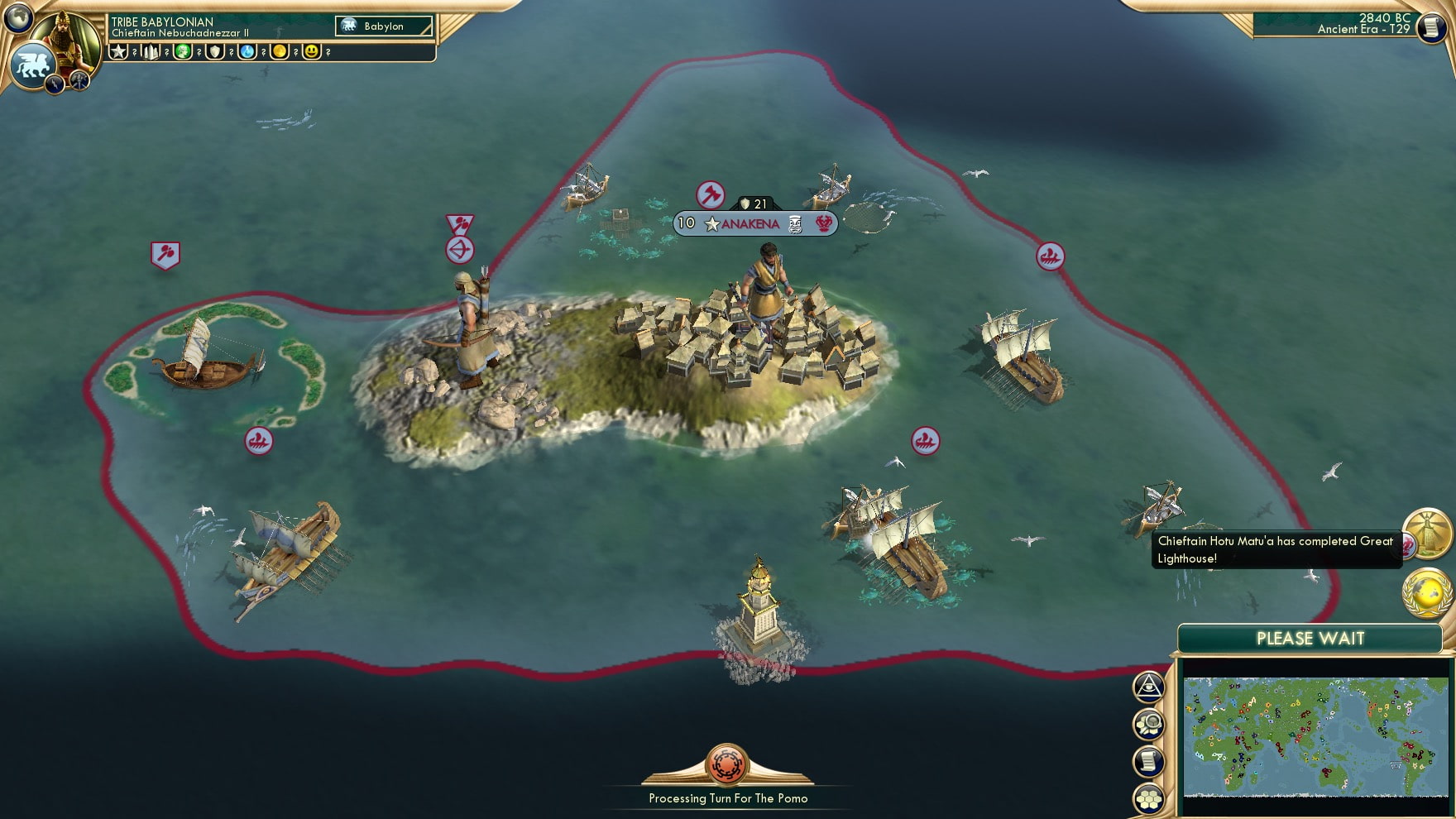This screenshot has width=1456, height=819.
Task: Select the white star score icon
Action: click(119, 51)
